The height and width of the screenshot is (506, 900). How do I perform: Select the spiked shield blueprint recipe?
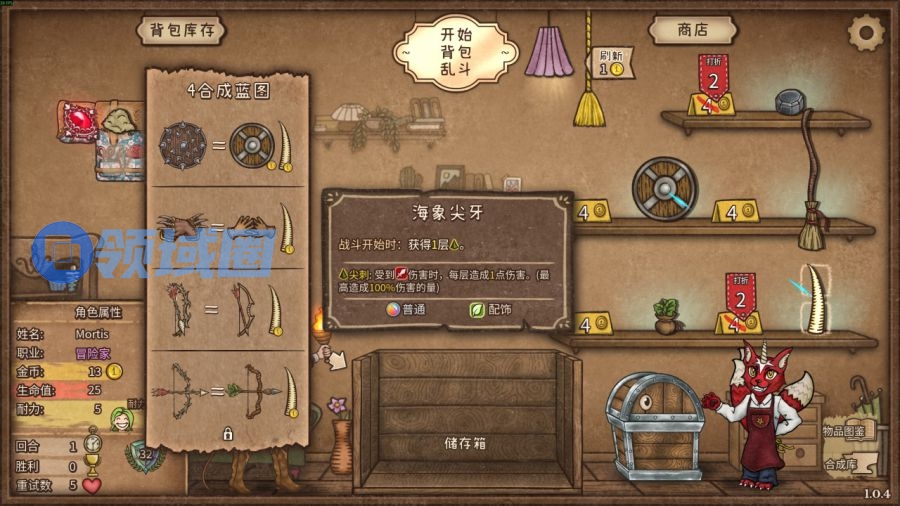pos(228,145)
